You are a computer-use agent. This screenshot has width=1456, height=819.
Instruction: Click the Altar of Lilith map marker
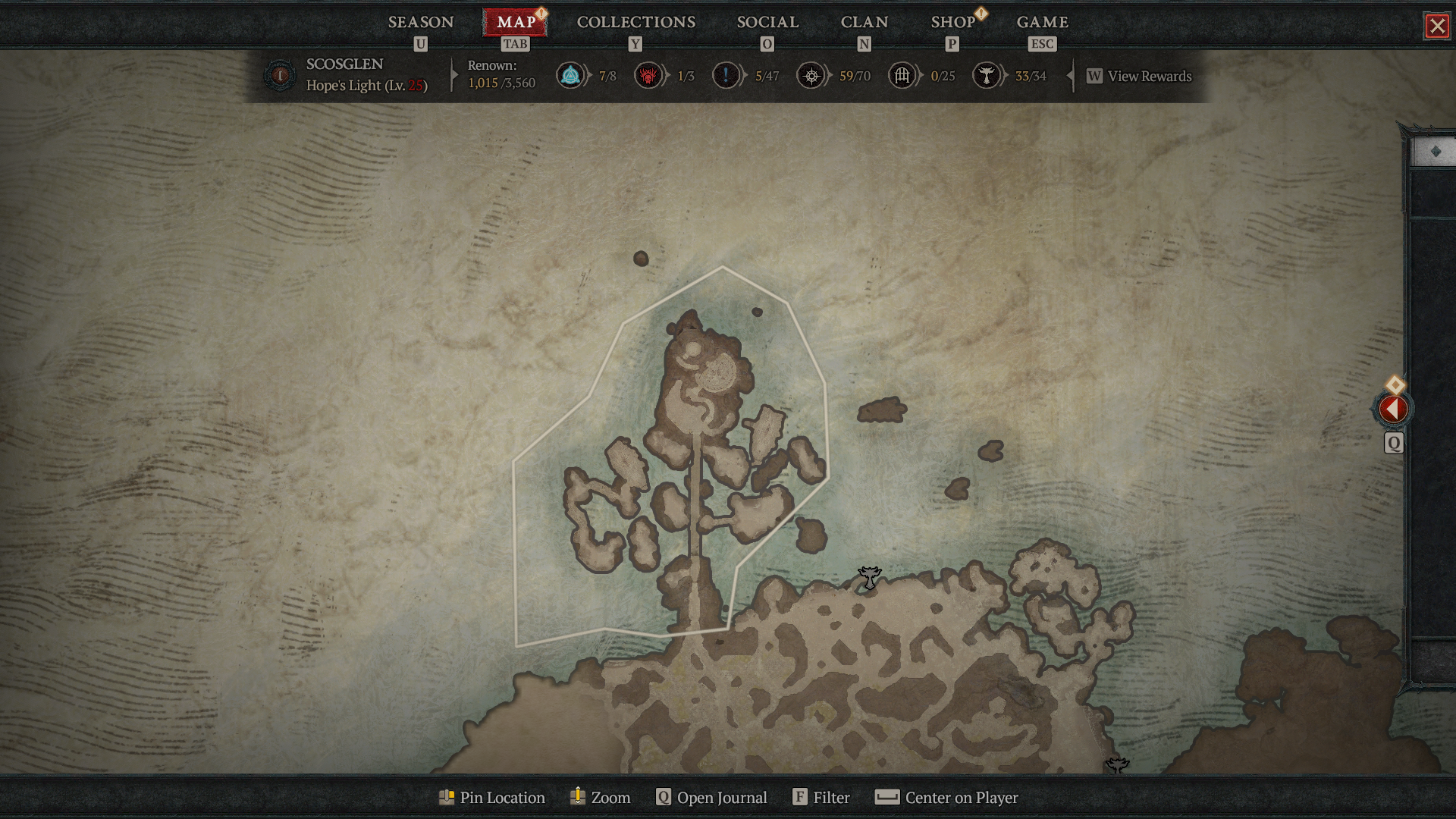(869, 578)
